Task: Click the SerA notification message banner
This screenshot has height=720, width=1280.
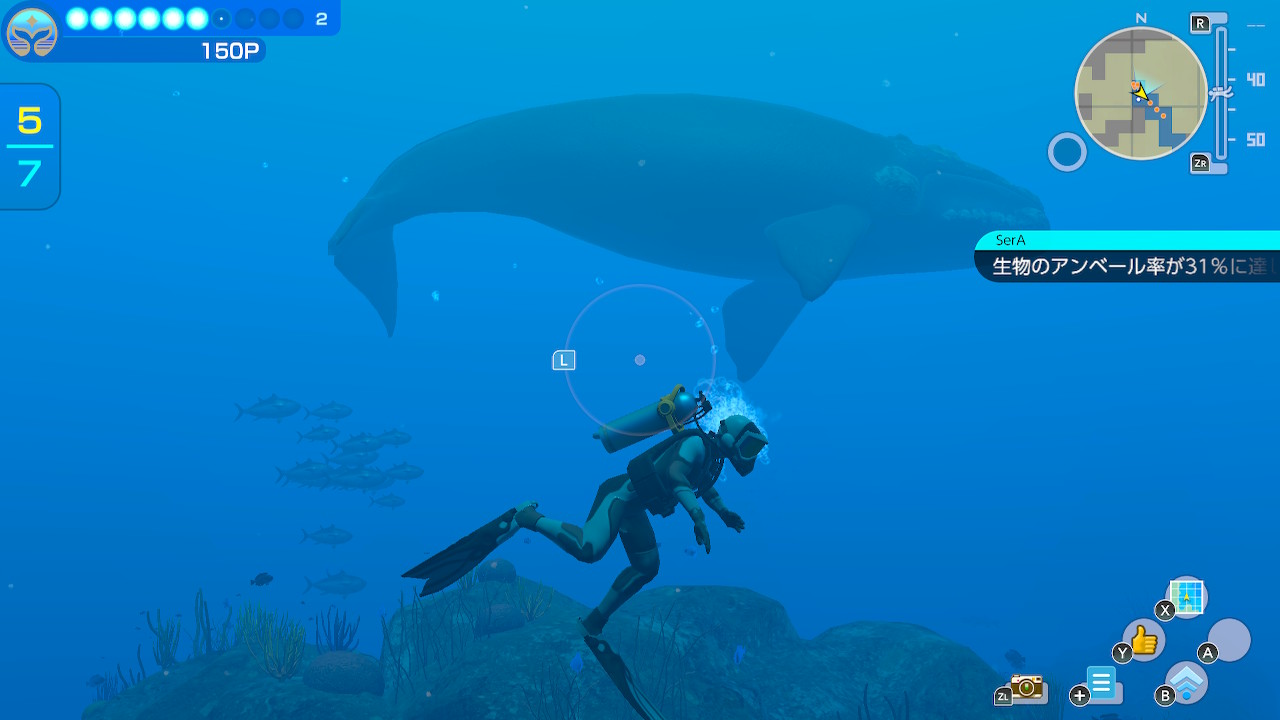Action: (x=1128, y=258)
